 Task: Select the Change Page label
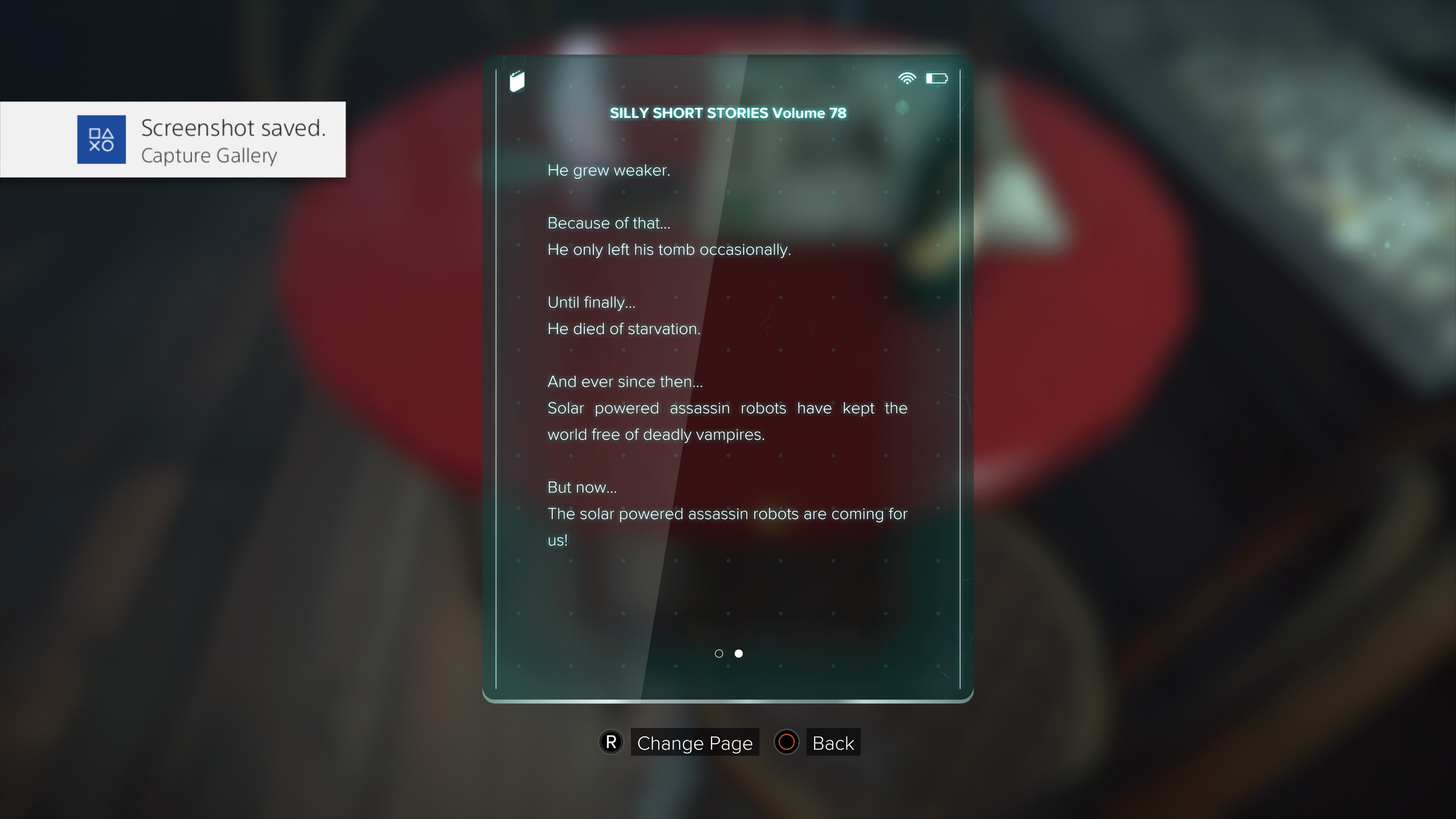click(694, 743)
